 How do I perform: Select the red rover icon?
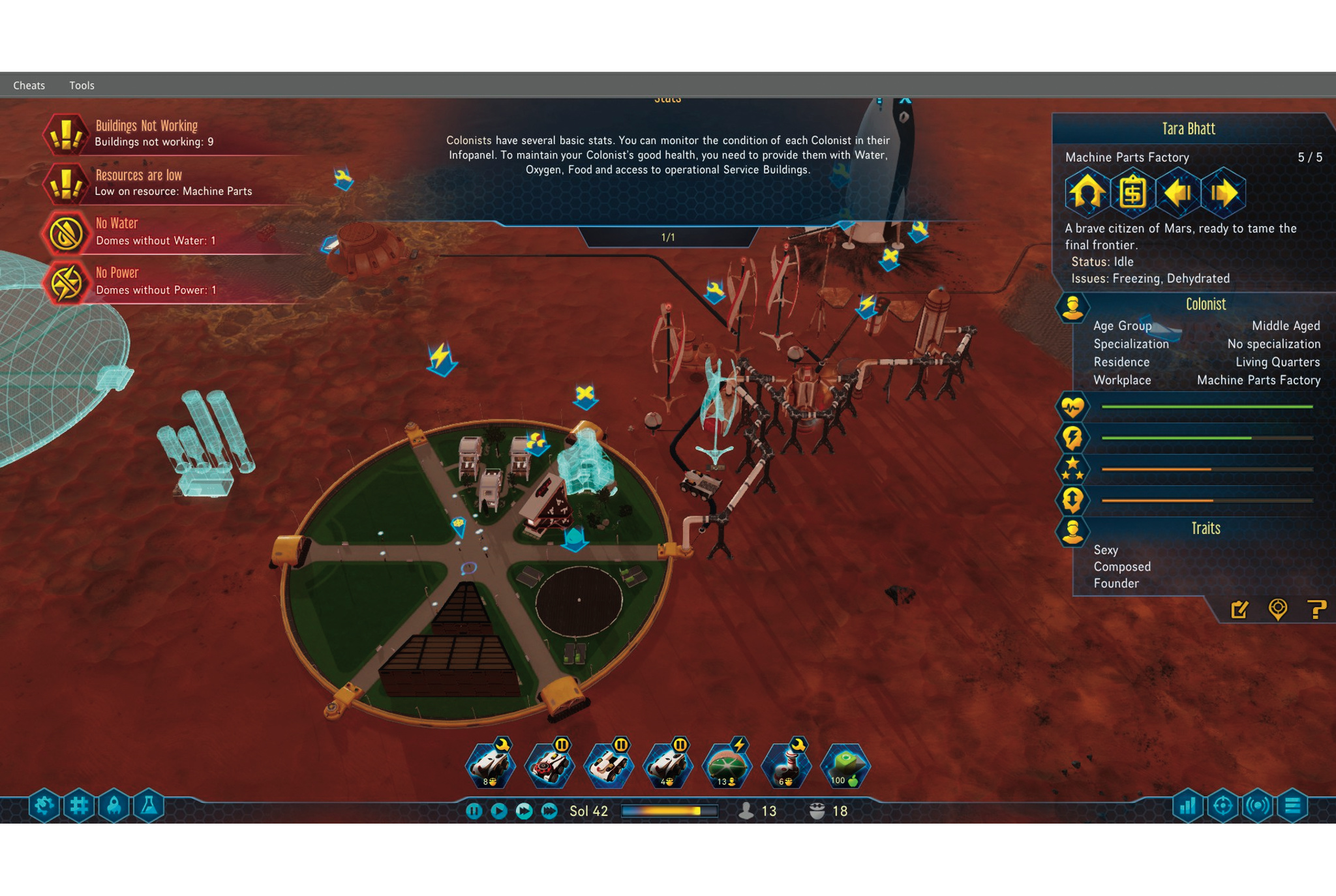[549, 766]
